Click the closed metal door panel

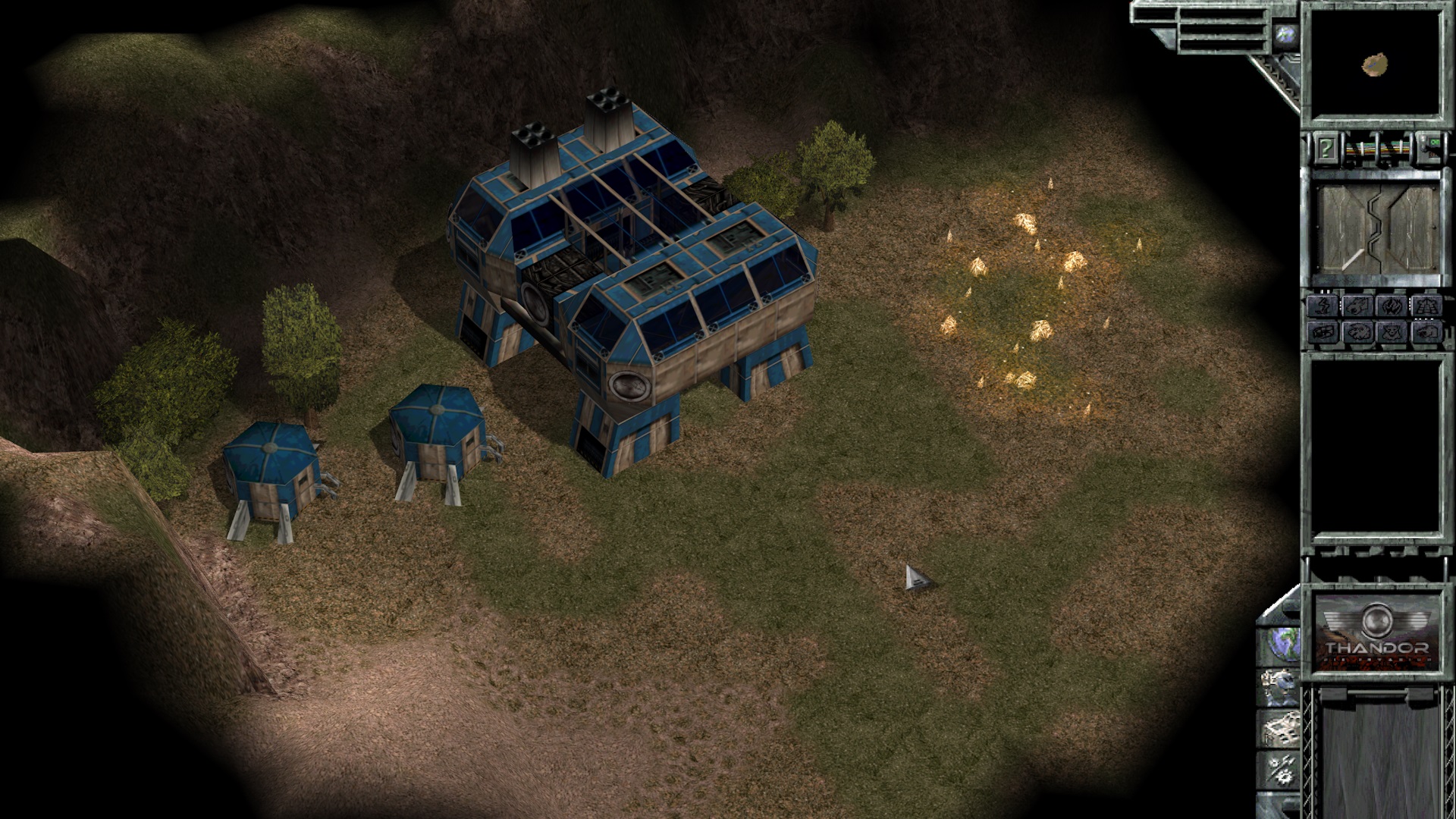[x=1377, y=228]
